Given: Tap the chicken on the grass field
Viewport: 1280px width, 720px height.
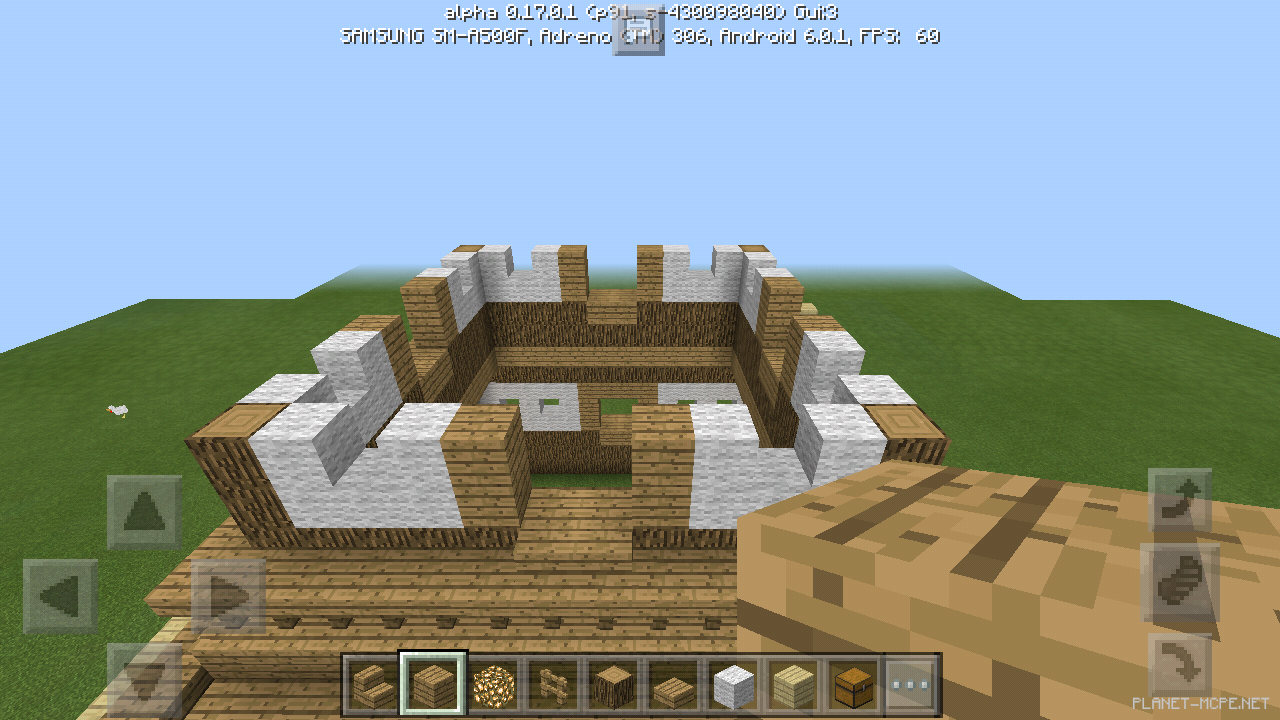Looking at the screenshot, I should click(x=116, y=413).
